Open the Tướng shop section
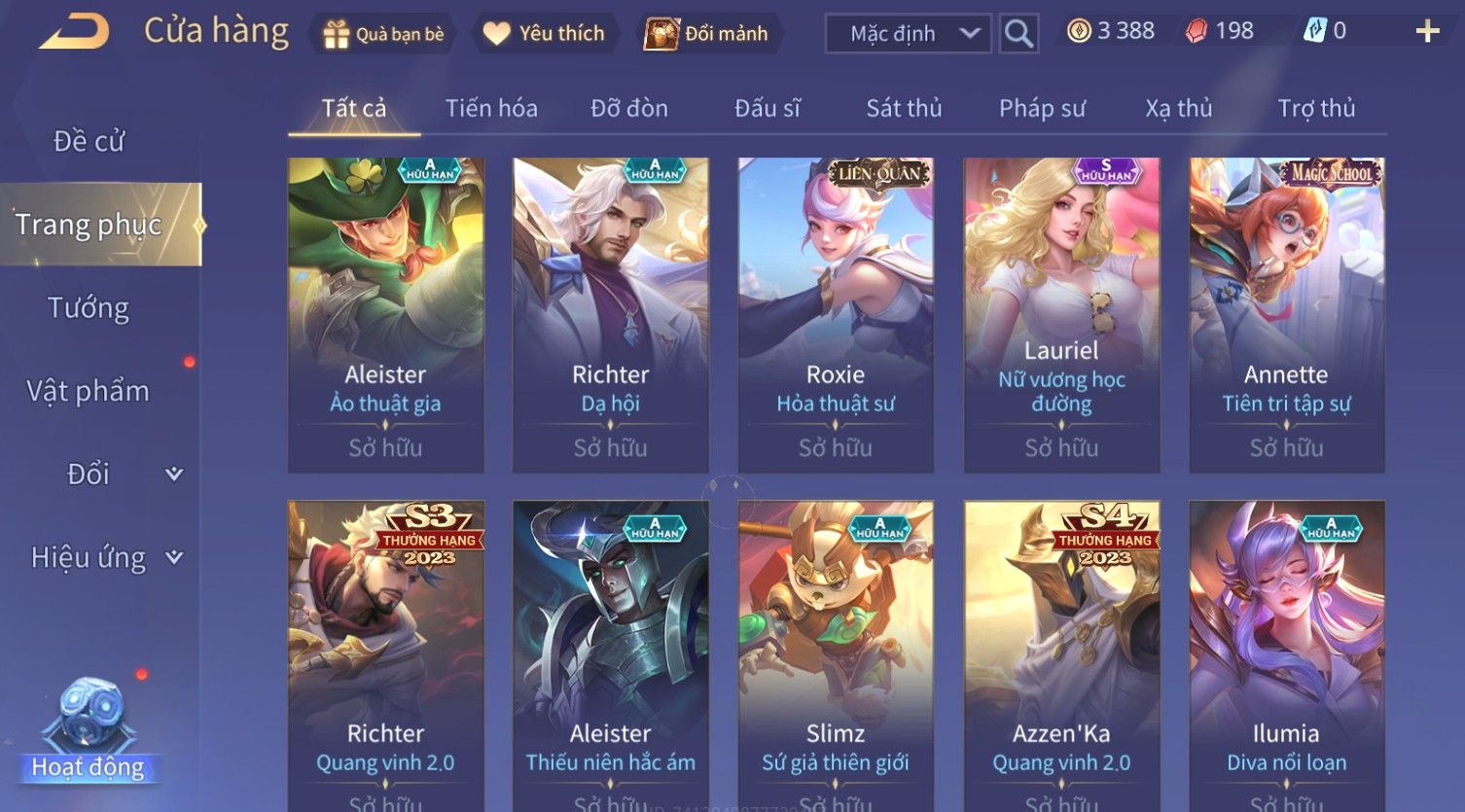Screen dimensions: 1465x812 click(x=89, y=308)
